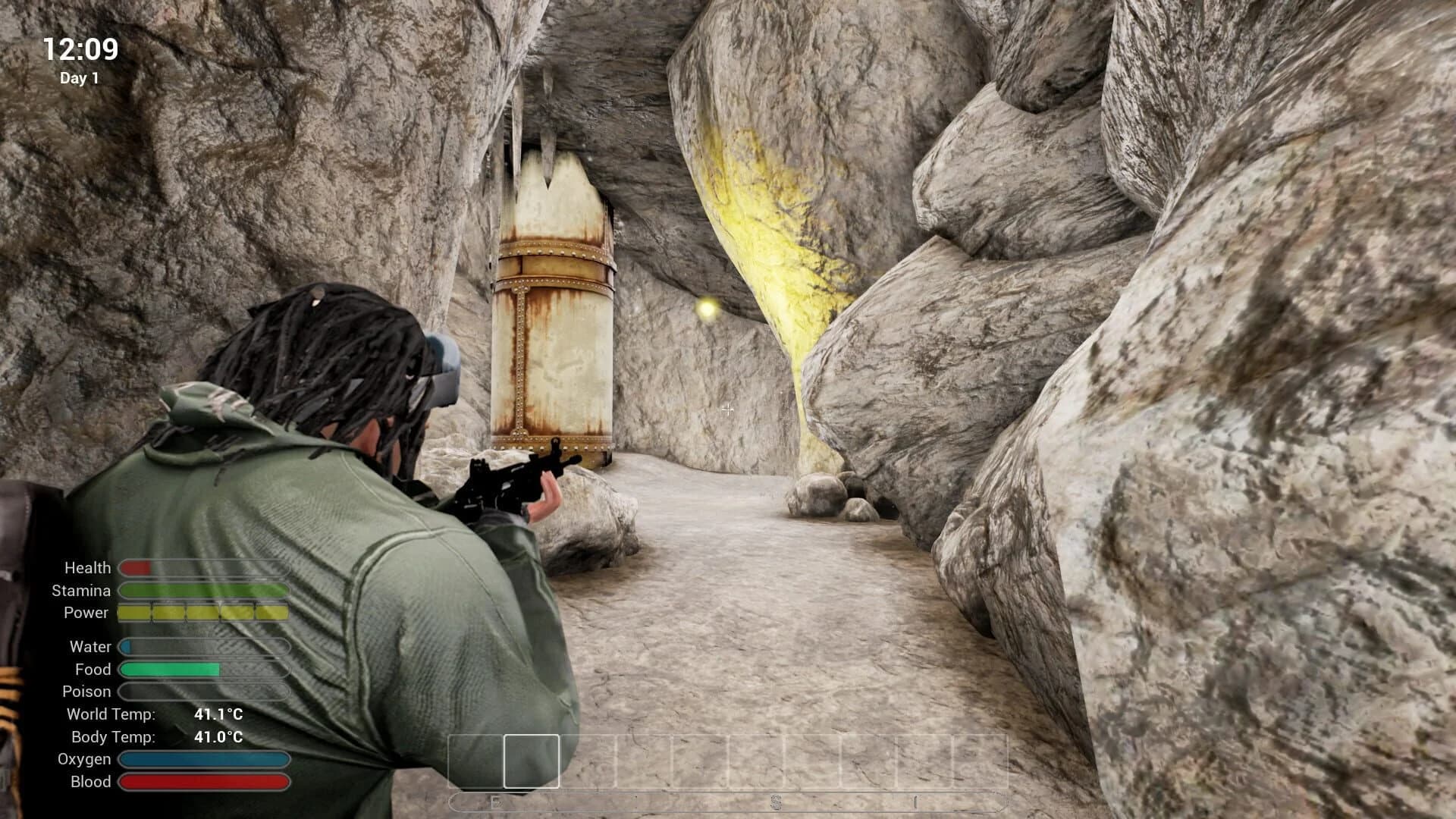
Task: Click the third hotbar slot
Action: (x=645, y=761)
